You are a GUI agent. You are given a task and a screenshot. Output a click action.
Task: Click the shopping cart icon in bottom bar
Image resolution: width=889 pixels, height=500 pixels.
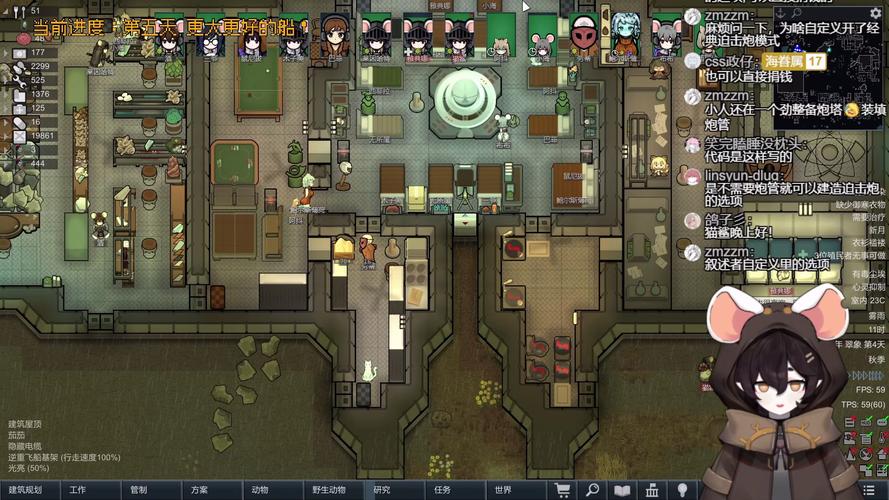[x=563, y=490]
